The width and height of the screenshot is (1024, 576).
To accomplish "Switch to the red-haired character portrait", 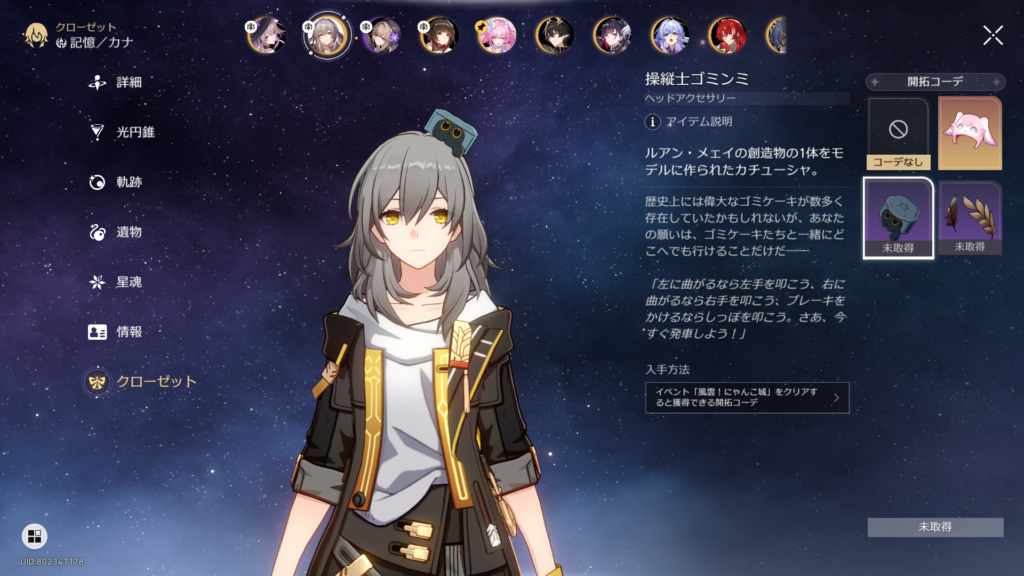I will [727, 36].
